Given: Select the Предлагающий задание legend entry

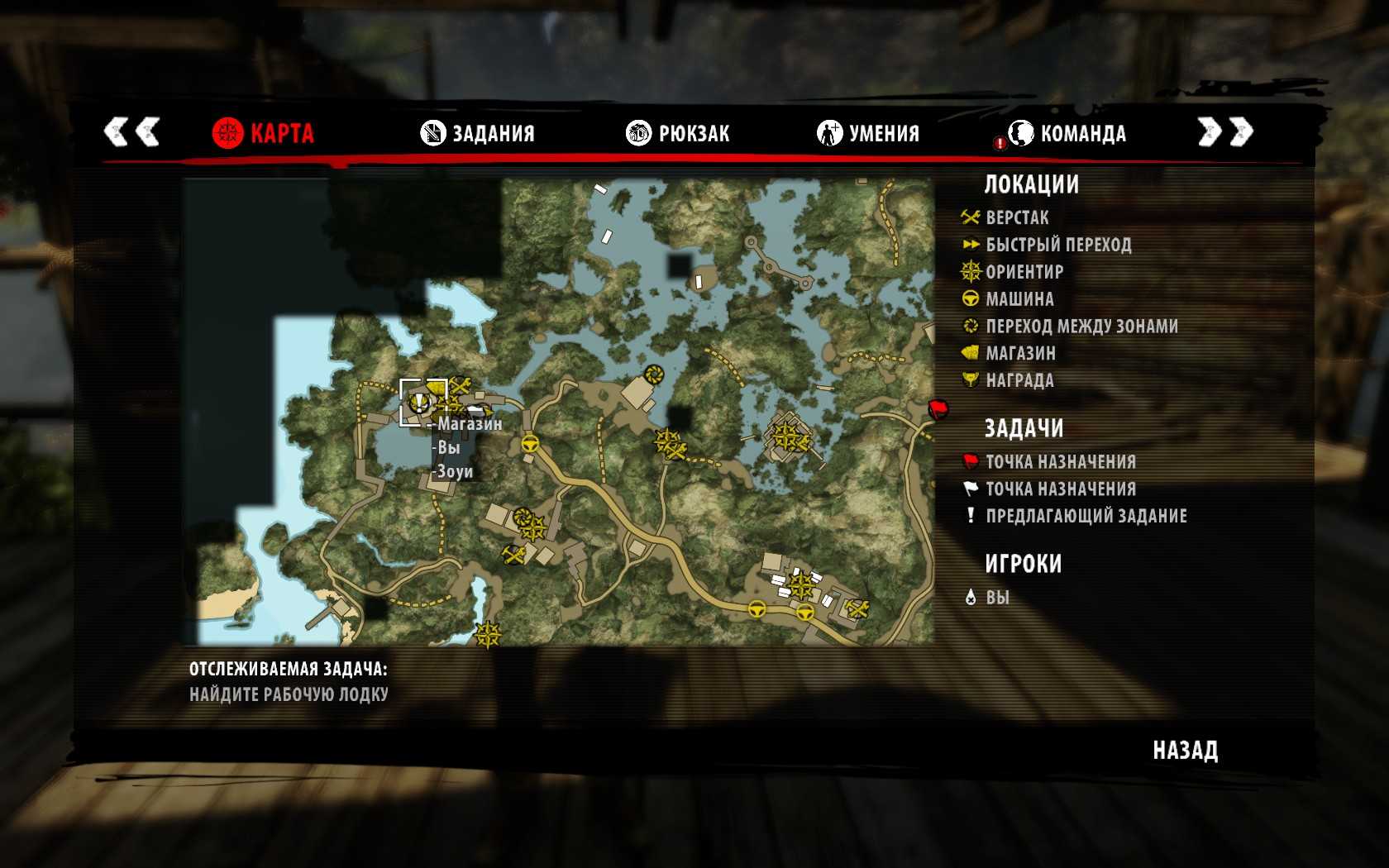Looking at the screenshot, I should point(1086,517).
